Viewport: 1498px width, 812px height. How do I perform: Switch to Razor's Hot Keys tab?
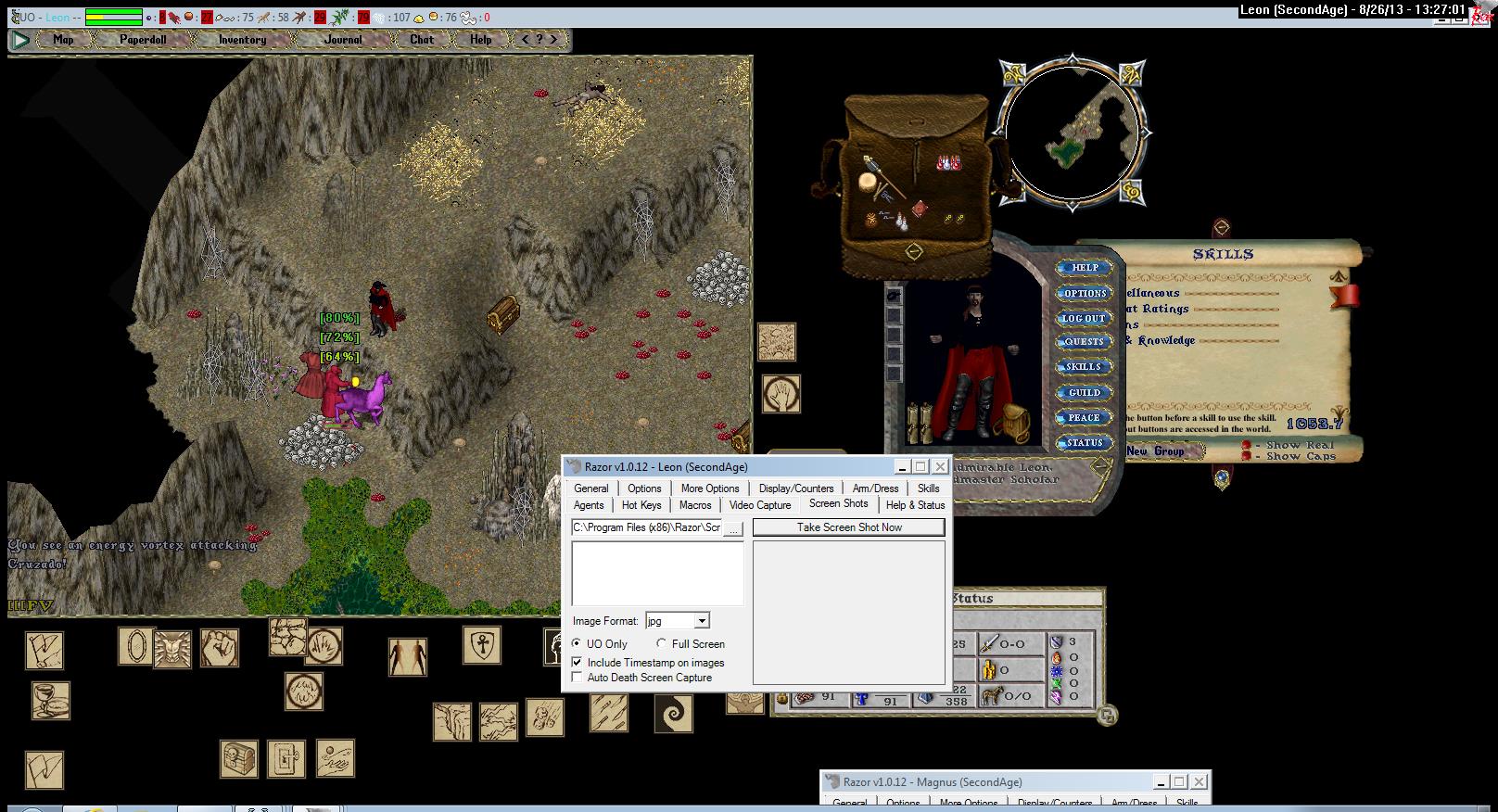click(x=641, y=505)
